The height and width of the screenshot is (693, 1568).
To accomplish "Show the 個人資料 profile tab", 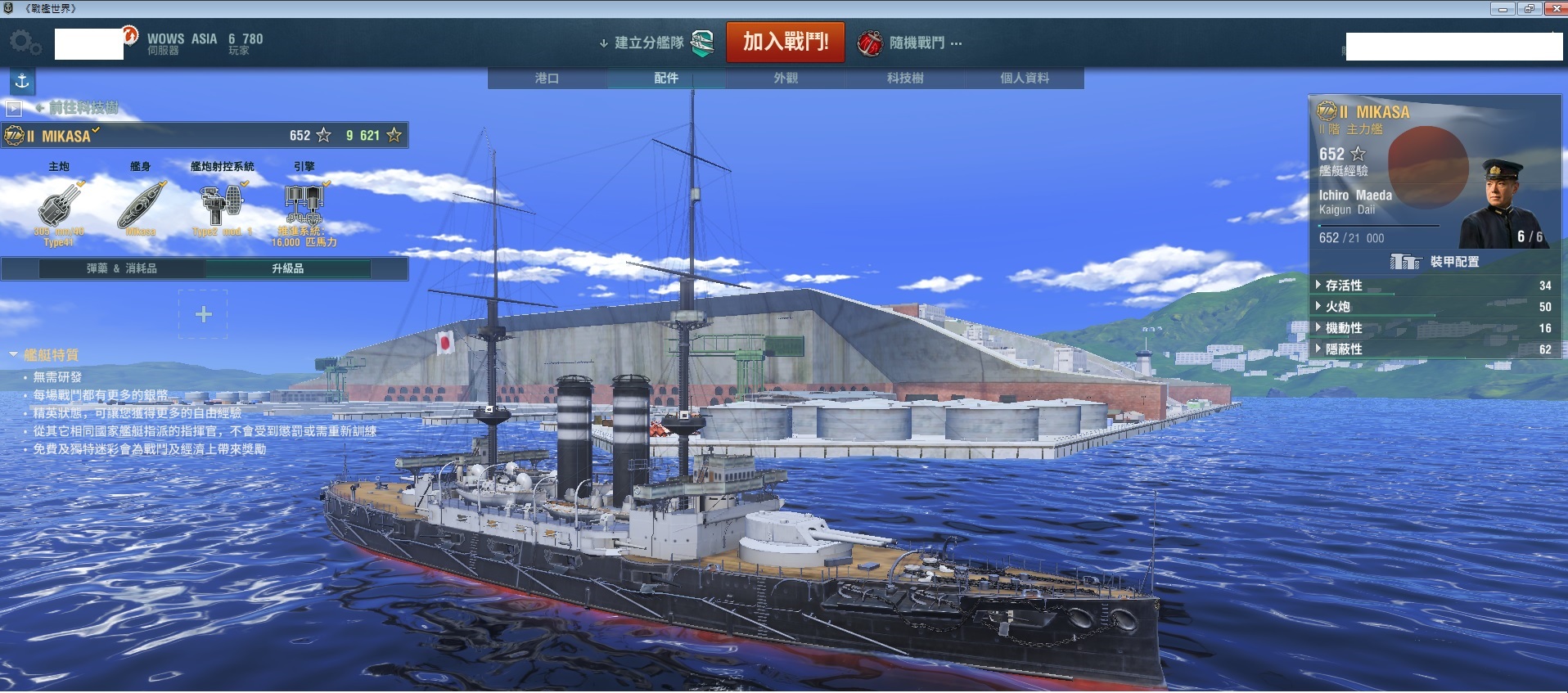I will click(1025, 79).
